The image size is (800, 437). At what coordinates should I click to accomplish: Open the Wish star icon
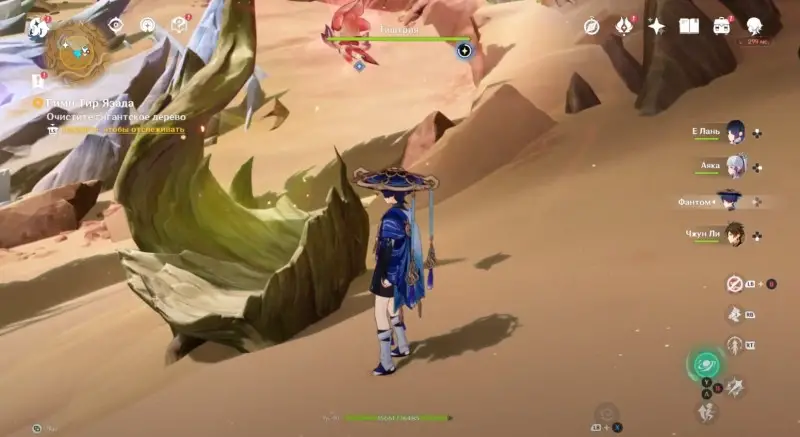tap(657, 27)
